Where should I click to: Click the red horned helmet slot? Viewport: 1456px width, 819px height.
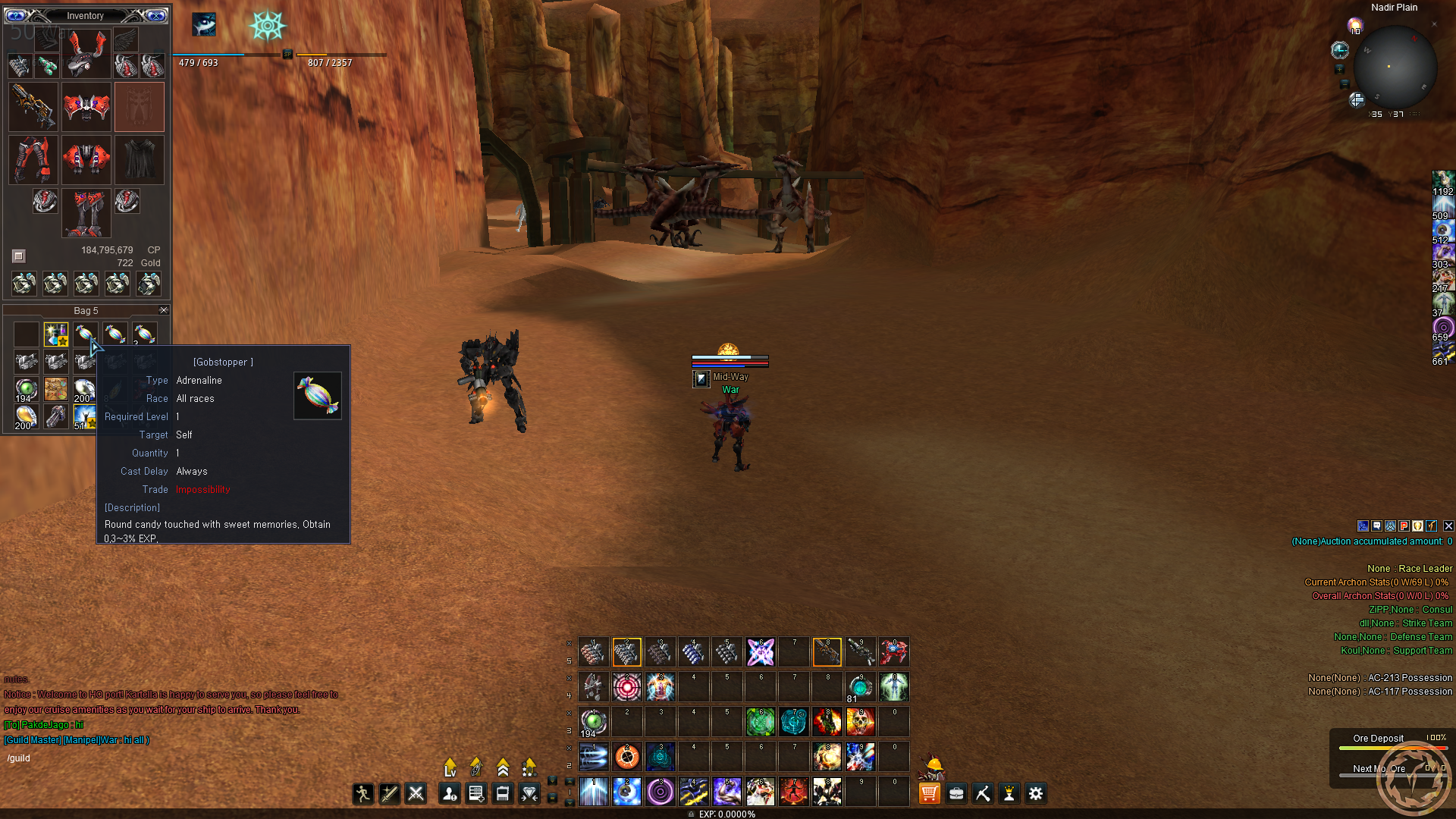pos(86,53)
